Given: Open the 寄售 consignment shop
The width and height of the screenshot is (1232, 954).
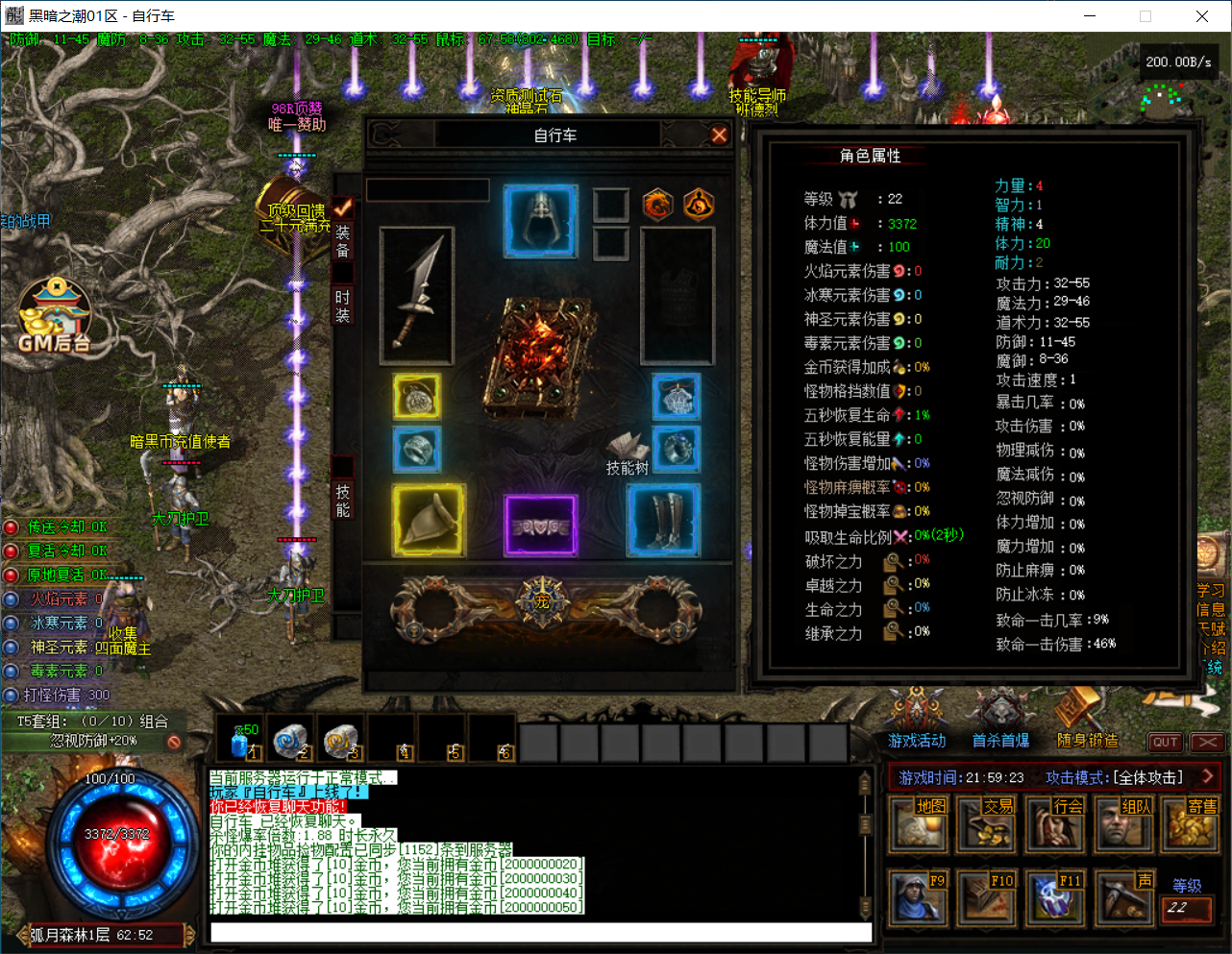Looking at the screenshot, I should pos(1192,824).
